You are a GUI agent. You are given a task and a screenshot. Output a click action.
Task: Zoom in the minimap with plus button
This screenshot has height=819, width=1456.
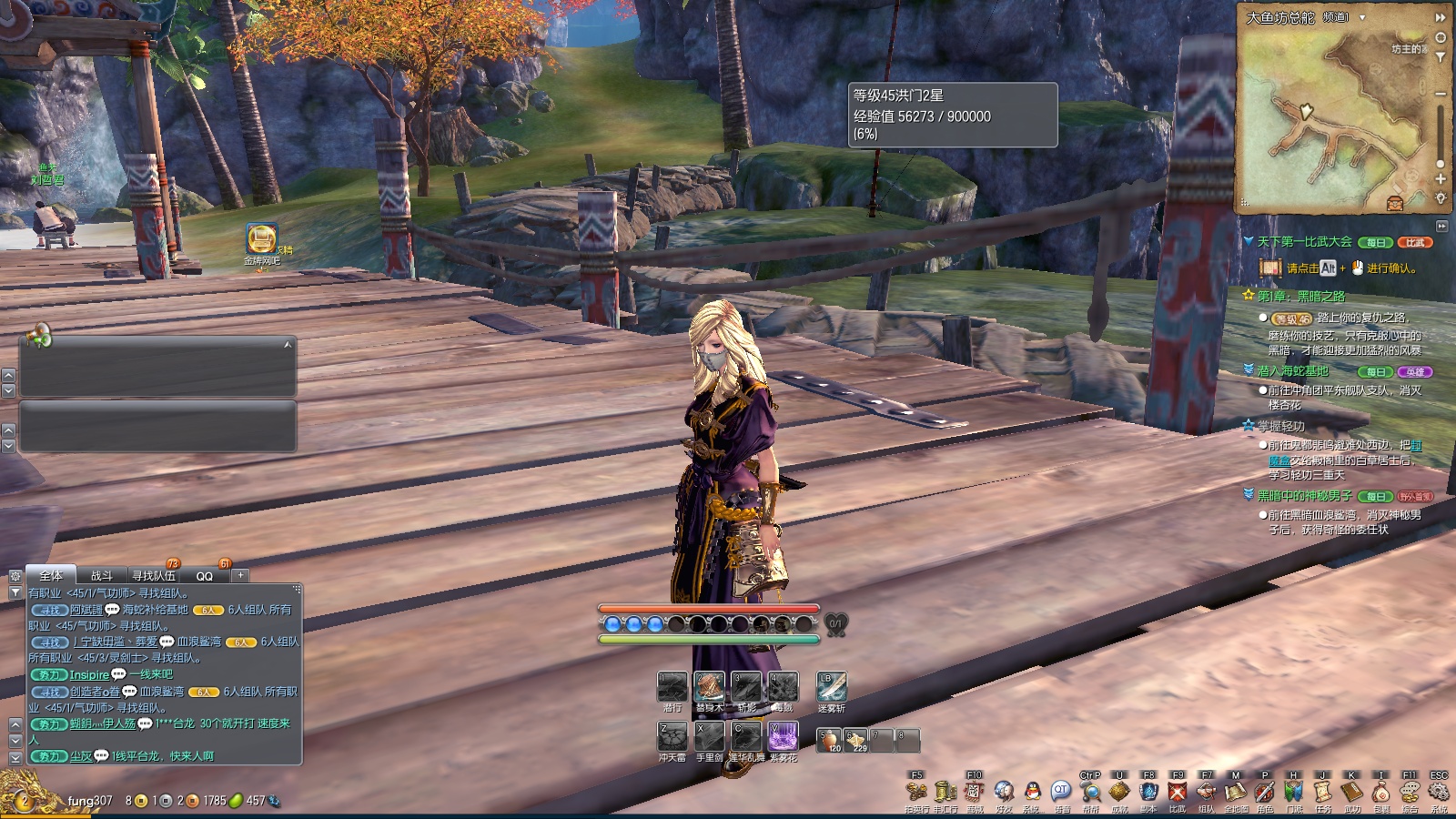coord(1441,179)
